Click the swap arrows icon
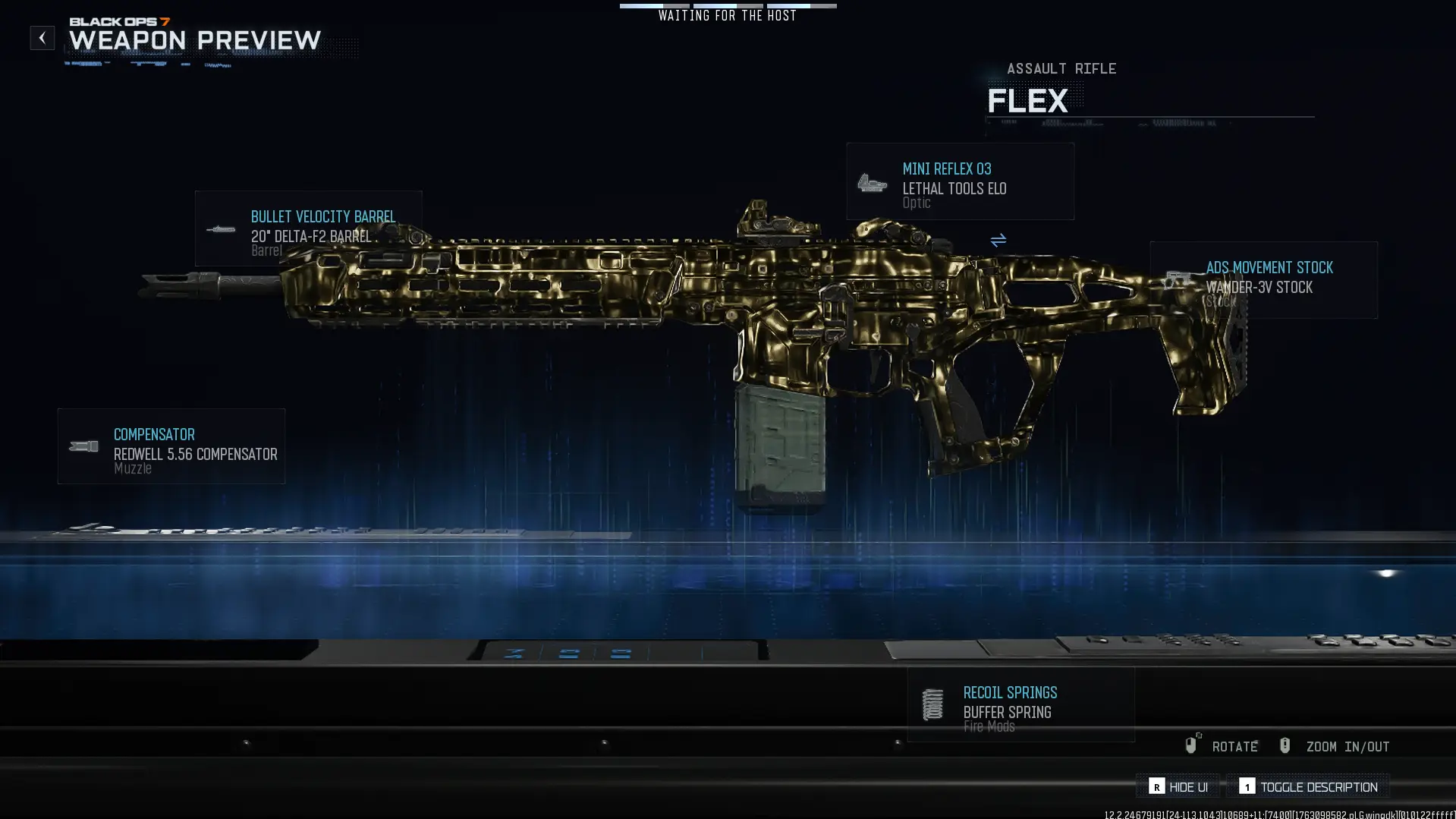The width and height of the screenshot is (1456, 819). tap(998, 241)
